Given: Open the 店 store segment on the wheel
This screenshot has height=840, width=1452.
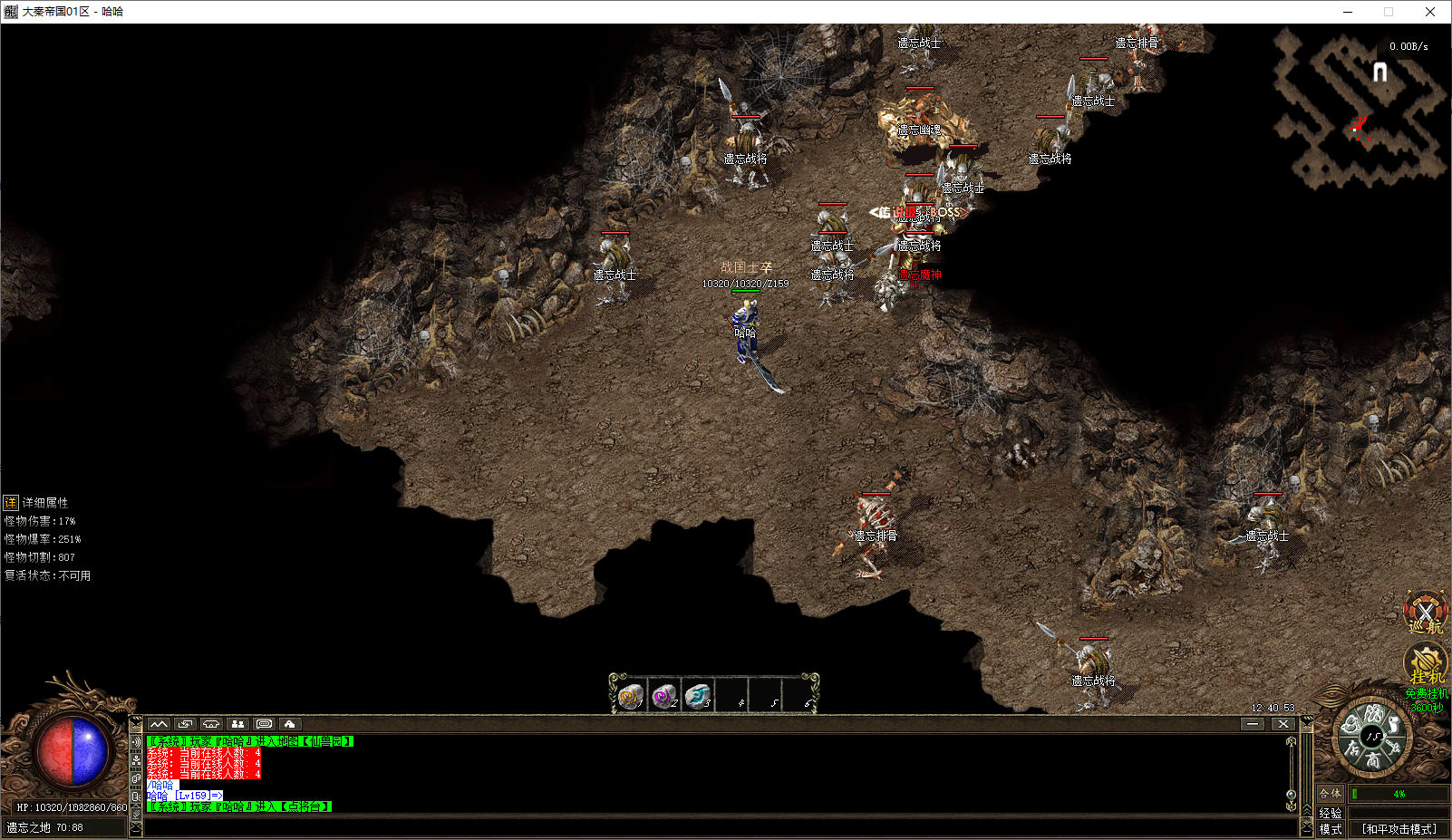Looking at the screenshot, I should [1352, 748].
